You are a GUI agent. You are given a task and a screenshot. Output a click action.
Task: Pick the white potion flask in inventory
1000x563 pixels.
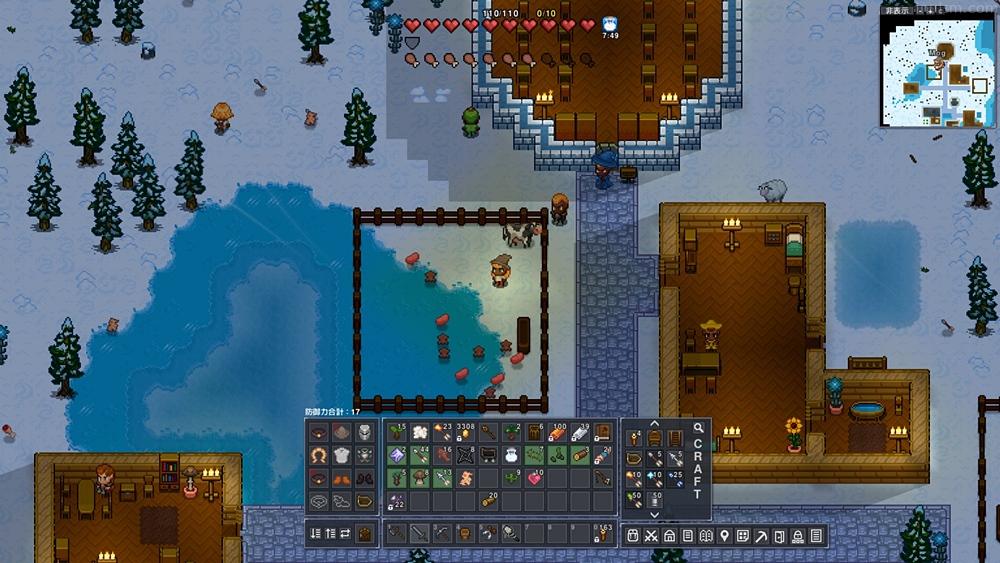pos(510,456)
